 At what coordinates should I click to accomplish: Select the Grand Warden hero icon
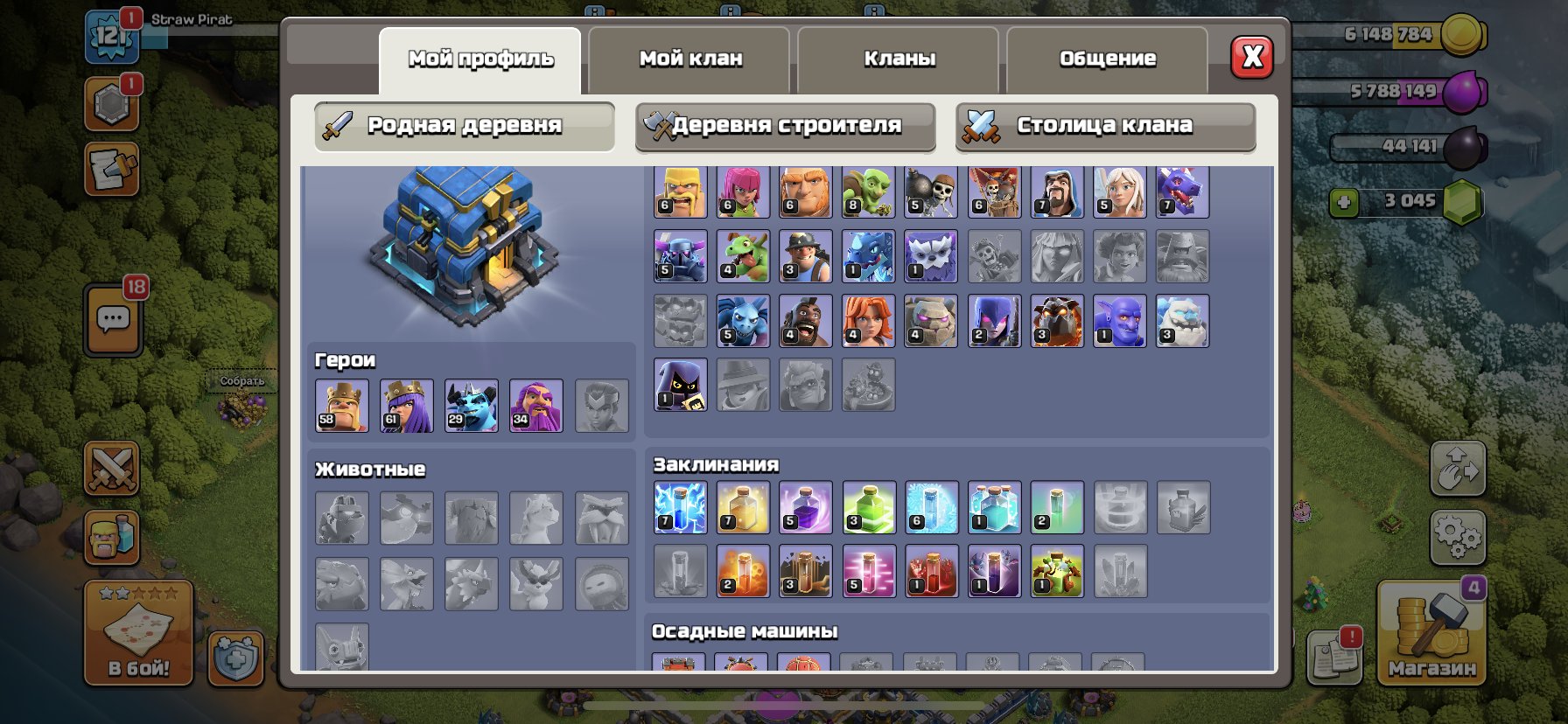(535, 405)
